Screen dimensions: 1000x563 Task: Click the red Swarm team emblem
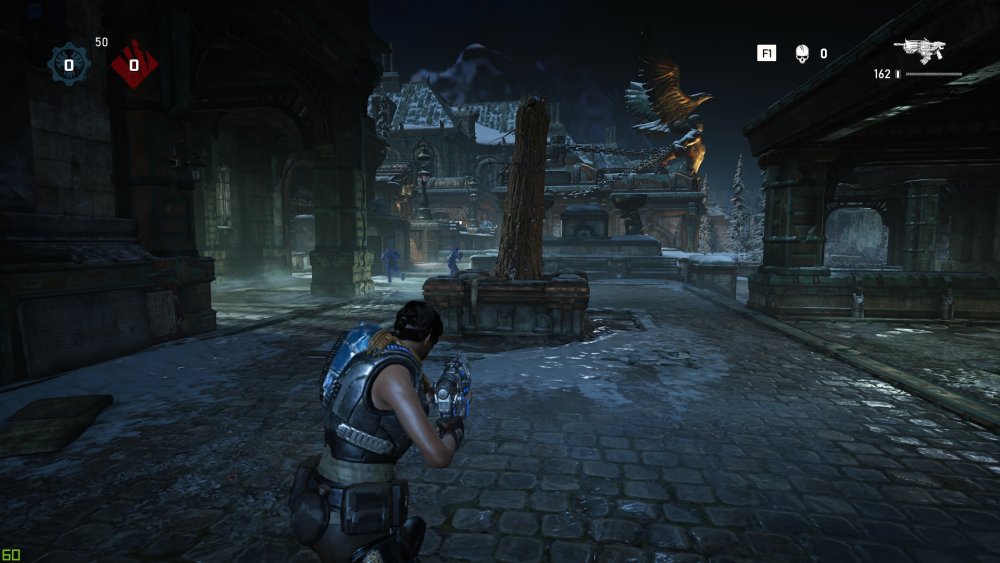tap(134, 65)
